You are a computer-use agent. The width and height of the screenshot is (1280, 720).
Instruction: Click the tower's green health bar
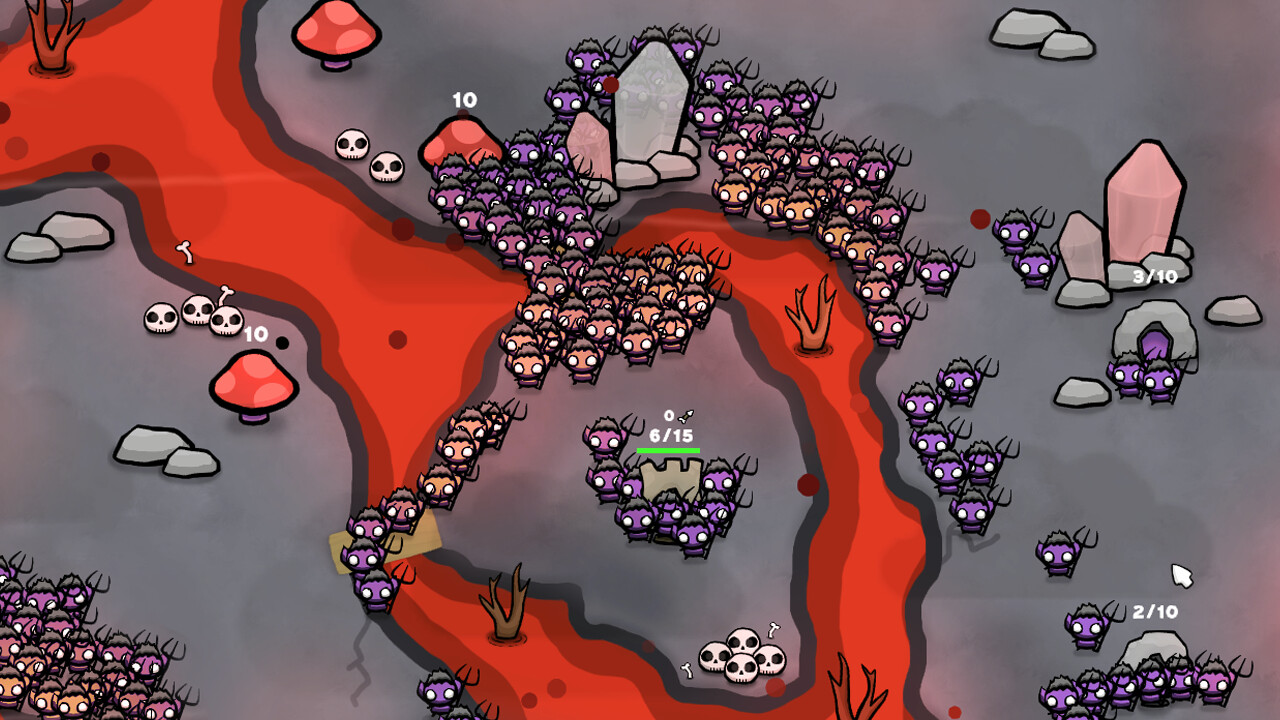pos(668,450)
